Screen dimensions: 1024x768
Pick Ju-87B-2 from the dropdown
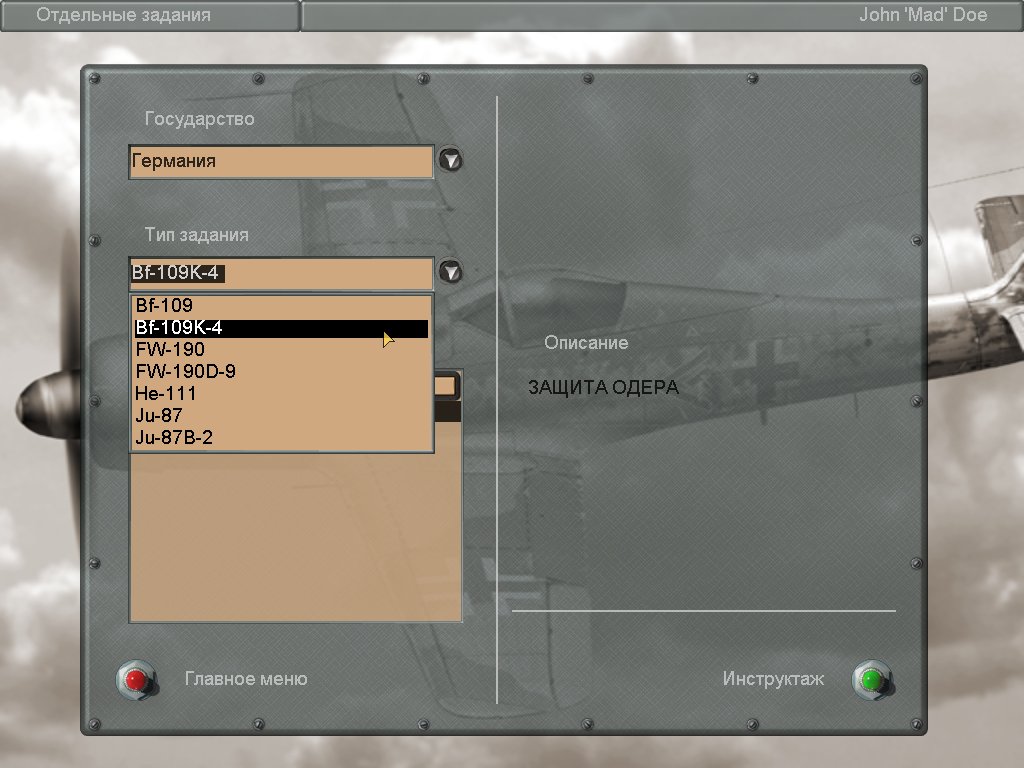click(x=174, y=438)
